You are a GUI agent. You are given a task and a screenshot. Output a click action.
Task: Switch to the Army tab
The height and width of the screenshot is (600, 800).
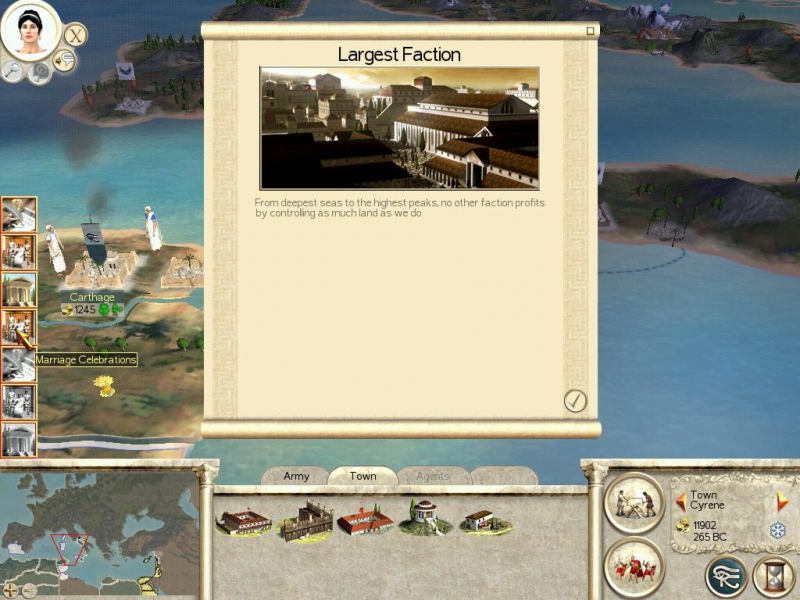click(x=296, y=476)
